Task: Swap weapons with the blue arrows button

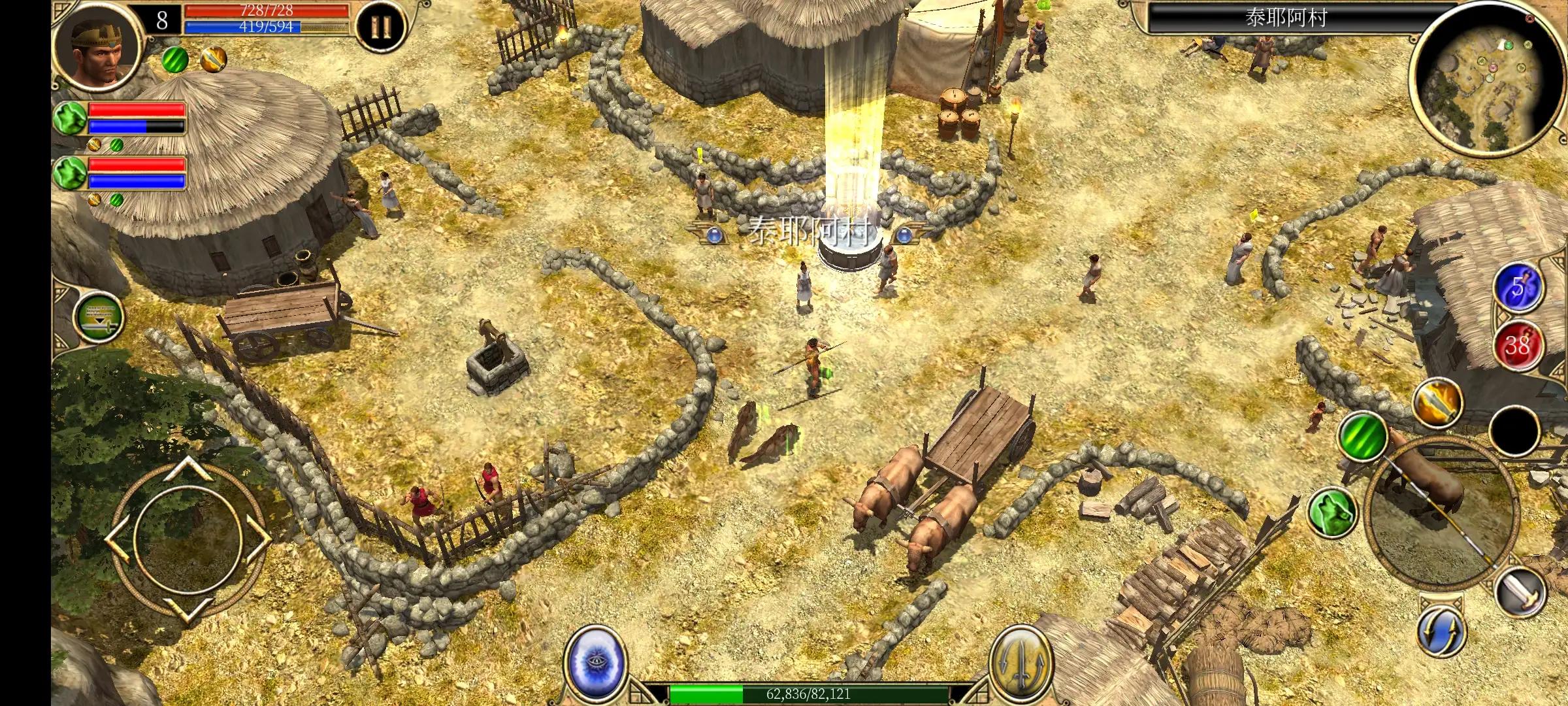Action: pyautogui.click(x=1442, y=631)
